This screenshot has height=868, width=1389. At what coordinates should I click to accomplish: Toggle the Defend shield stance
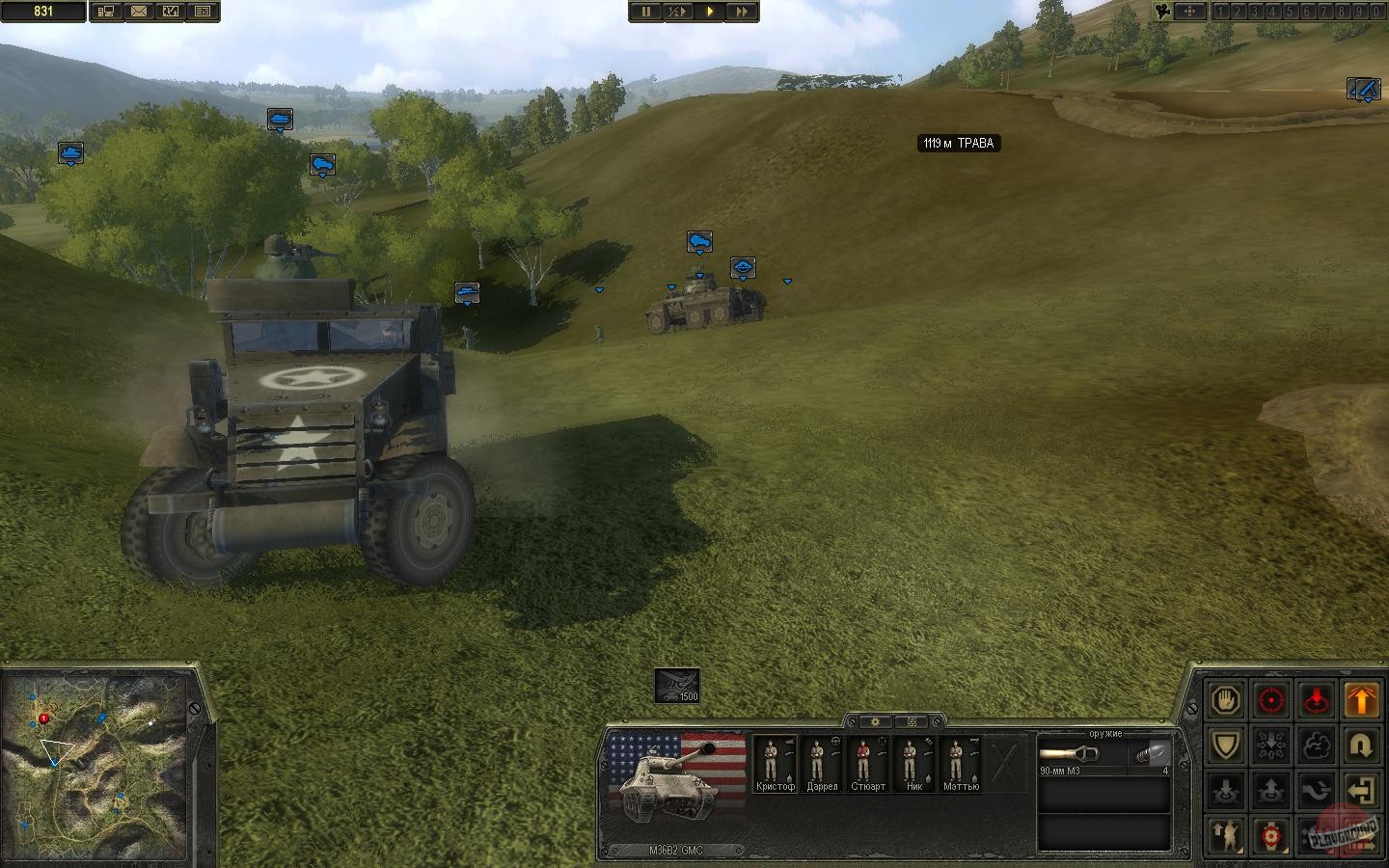pyautogui.click(x=1226, y=745)
